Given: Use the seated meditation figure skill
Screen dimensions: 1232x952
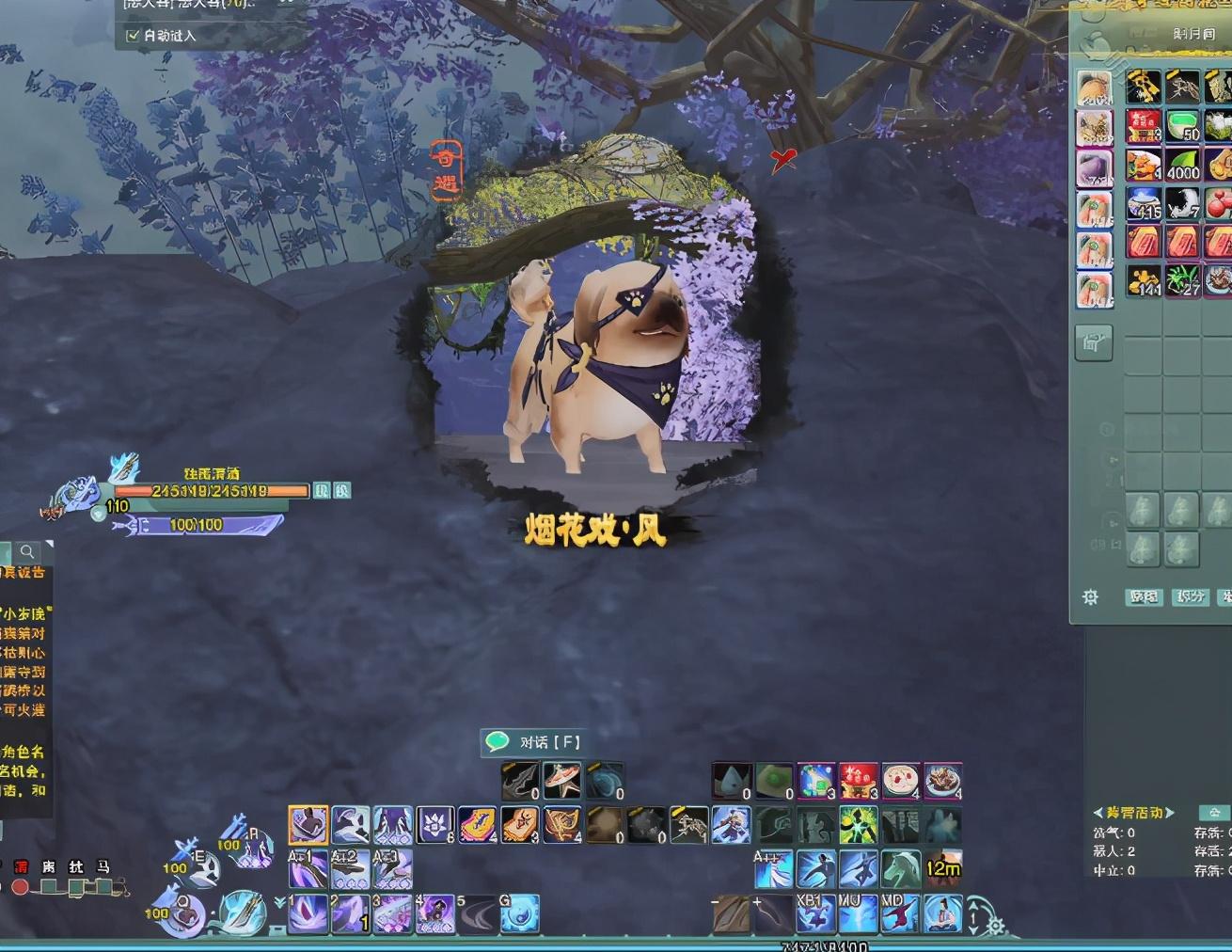Looking at the screenshot, I should tap(942, 912).
